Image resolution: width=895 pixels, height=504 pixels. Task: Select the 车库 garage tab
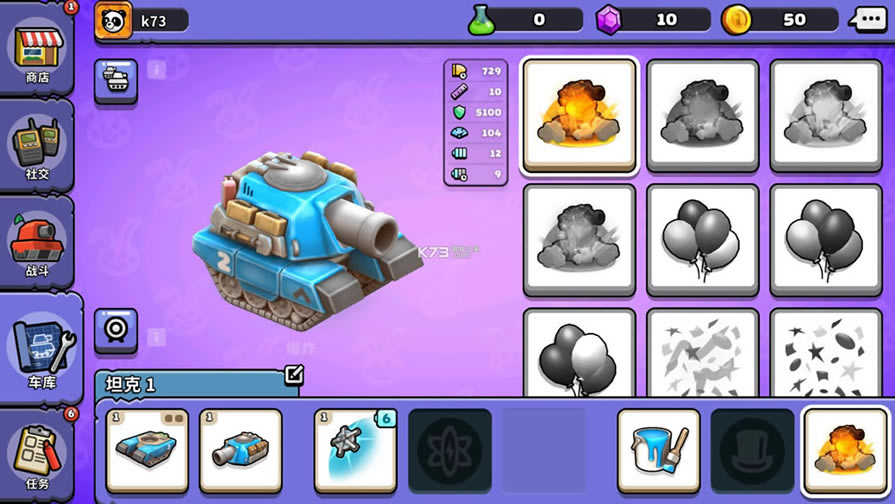click(40, 347)
